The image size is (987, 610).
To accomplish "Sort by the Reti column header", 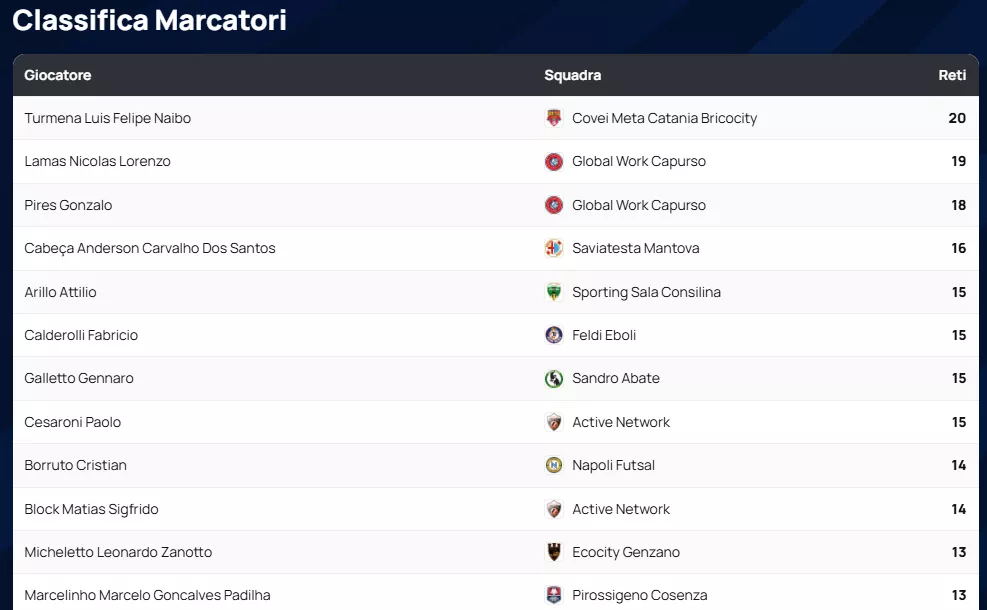I will (x=952, y=75).
